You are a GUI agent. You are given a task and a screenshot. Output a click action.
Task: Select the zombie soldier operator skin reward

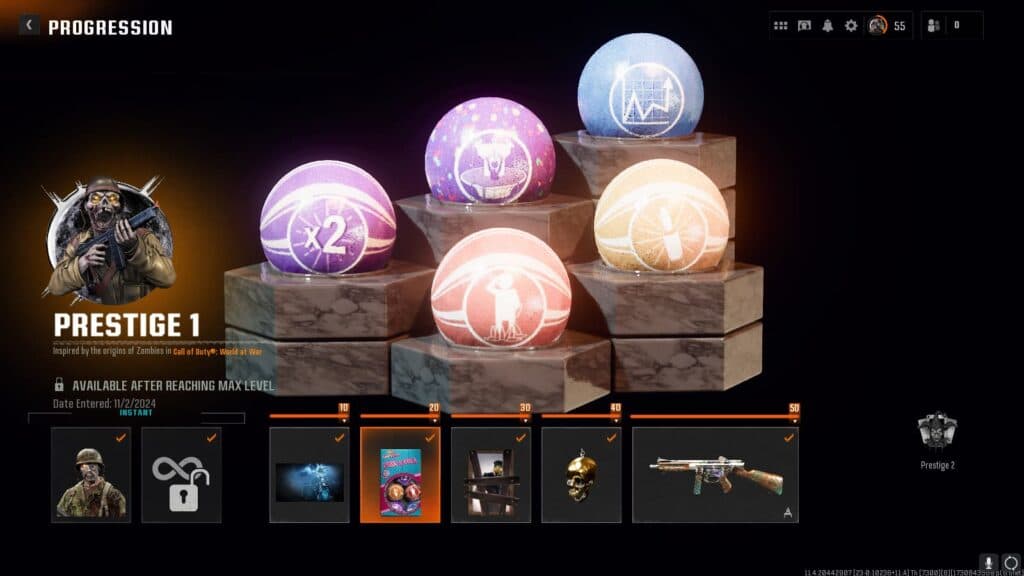[x=91, y=475]
